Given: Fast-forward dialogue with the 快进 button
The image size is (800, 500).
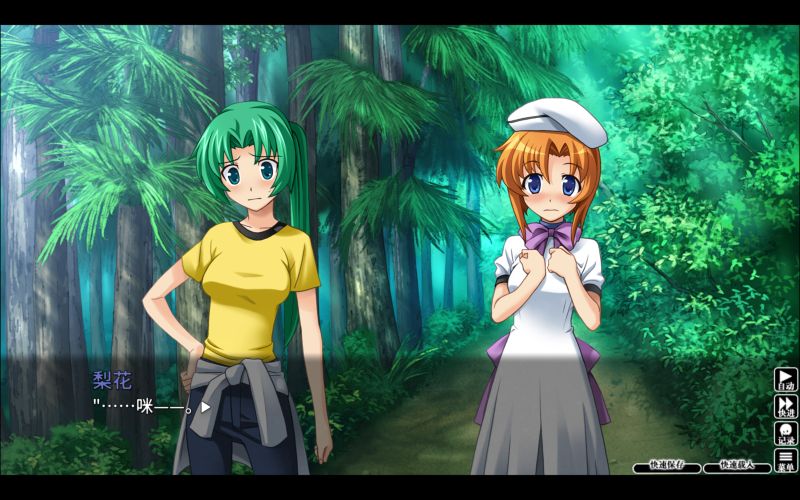Looking at the screenshot, I should coord(786,407).
